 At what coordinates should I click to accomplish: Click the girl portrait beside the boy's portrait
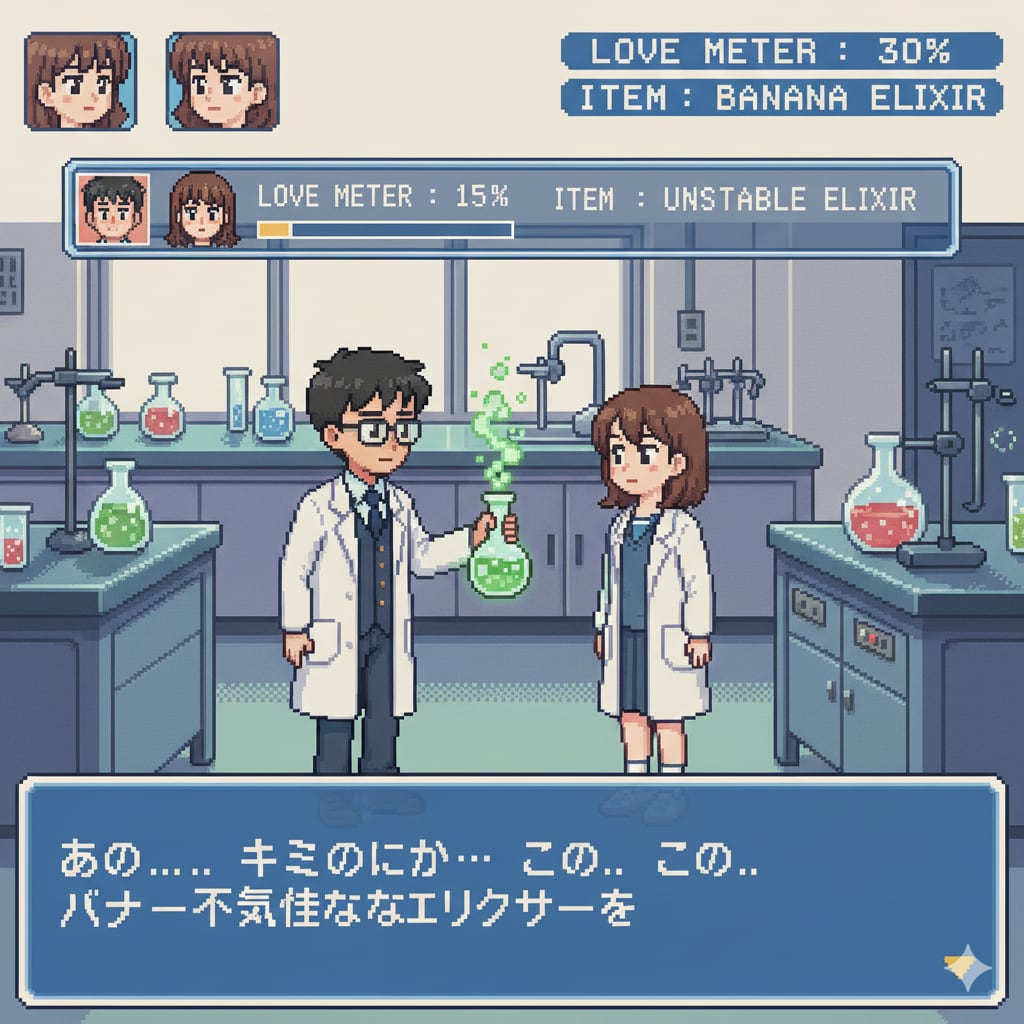(202, 209)
